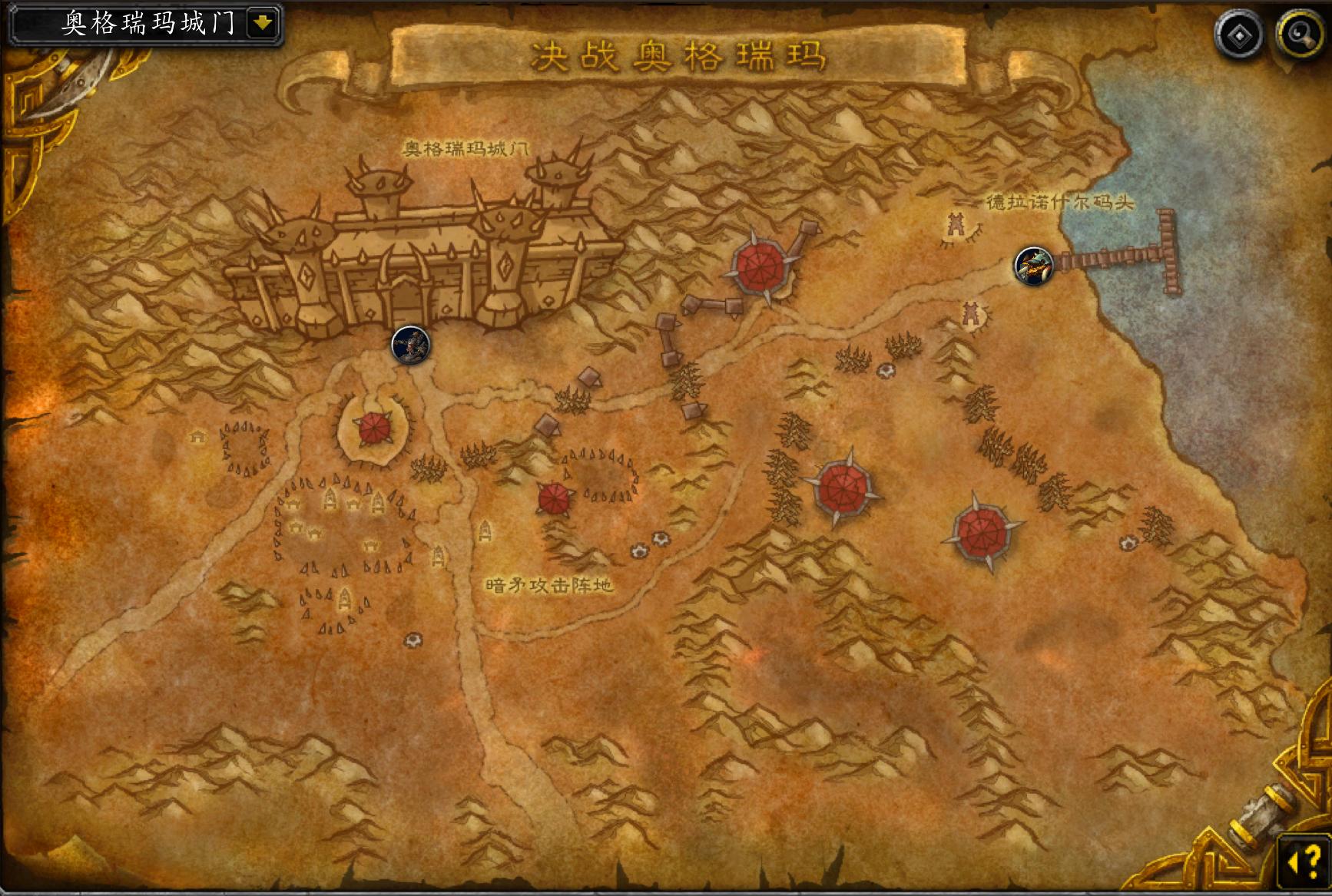Viewport: 1332px width, 896px height.
Task: Toggle the magnifying glass map button
Action: tap(1299, 35)
